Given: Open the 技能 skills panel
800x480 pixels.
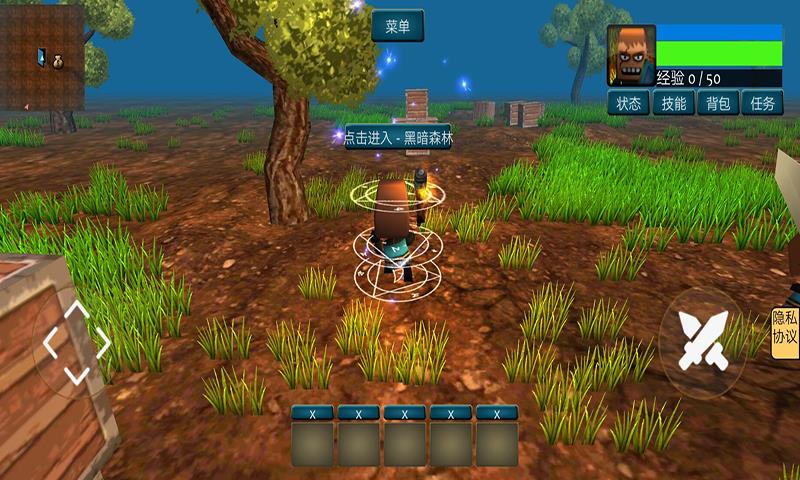Looking at the screenshot, I should (673, 102).
